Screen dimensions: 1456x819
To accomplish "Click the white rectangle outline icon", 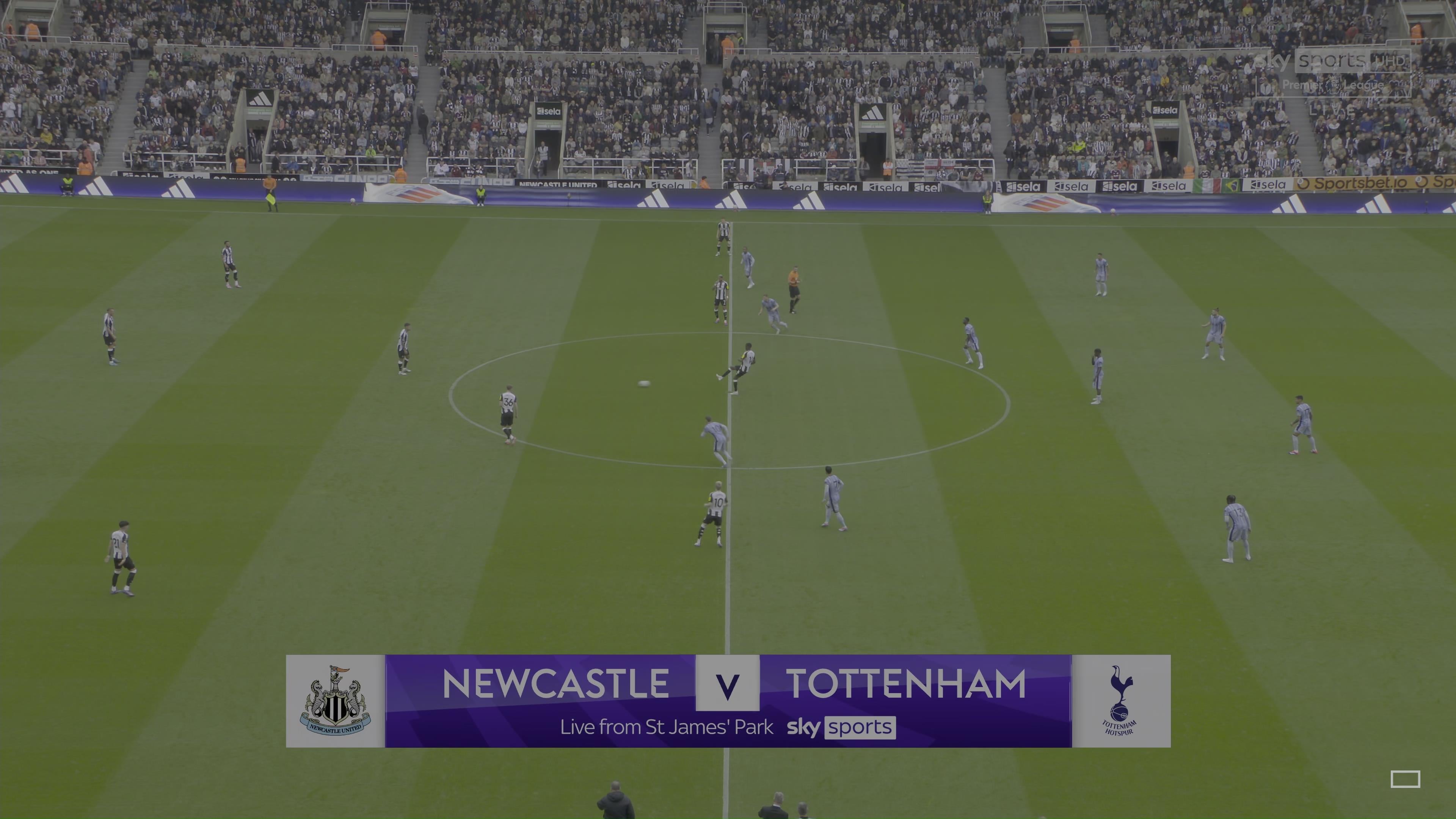I will pos(1404,779).
